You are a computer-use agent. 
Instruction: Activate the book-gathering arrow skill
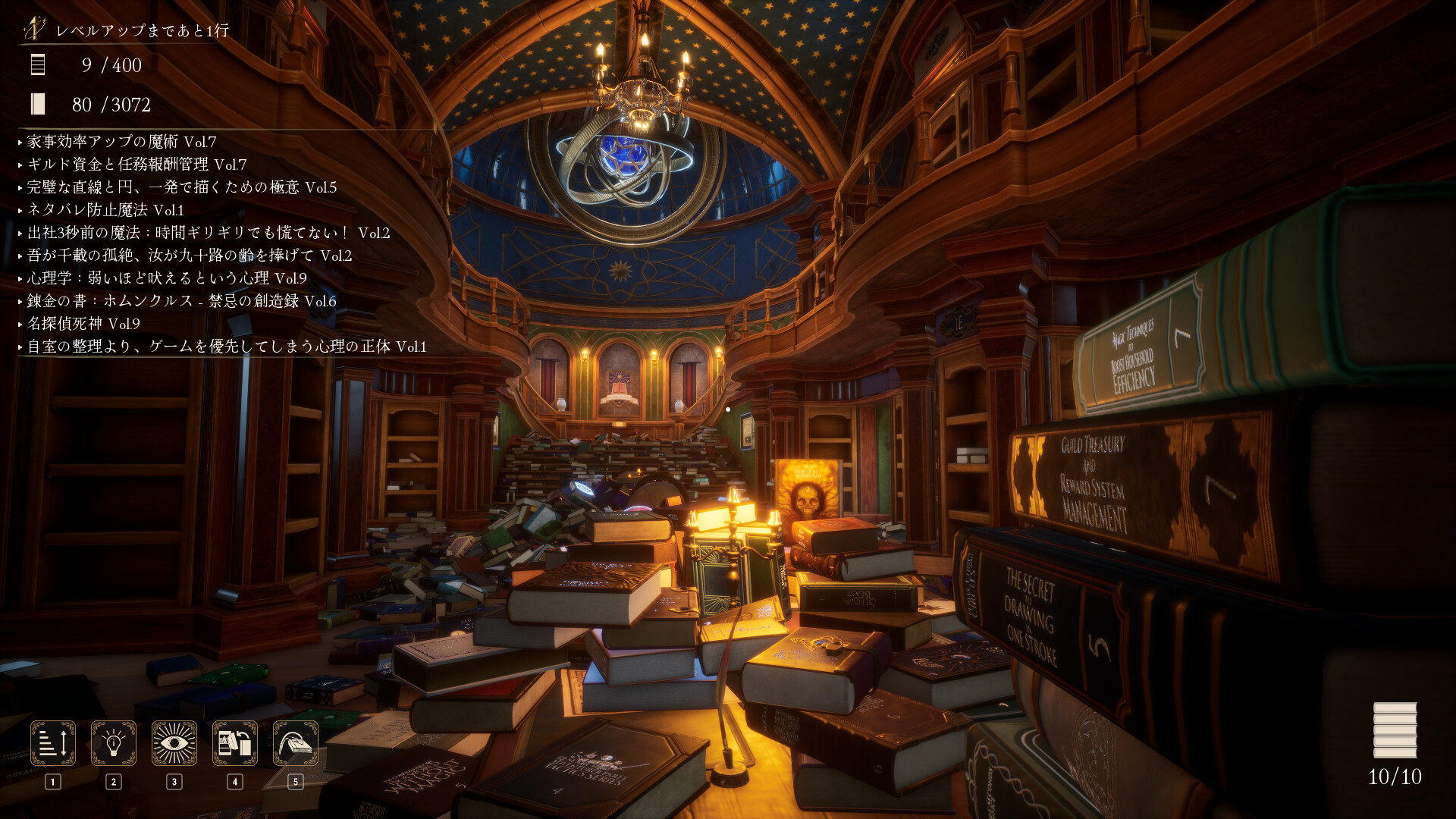tap(296, 743)
